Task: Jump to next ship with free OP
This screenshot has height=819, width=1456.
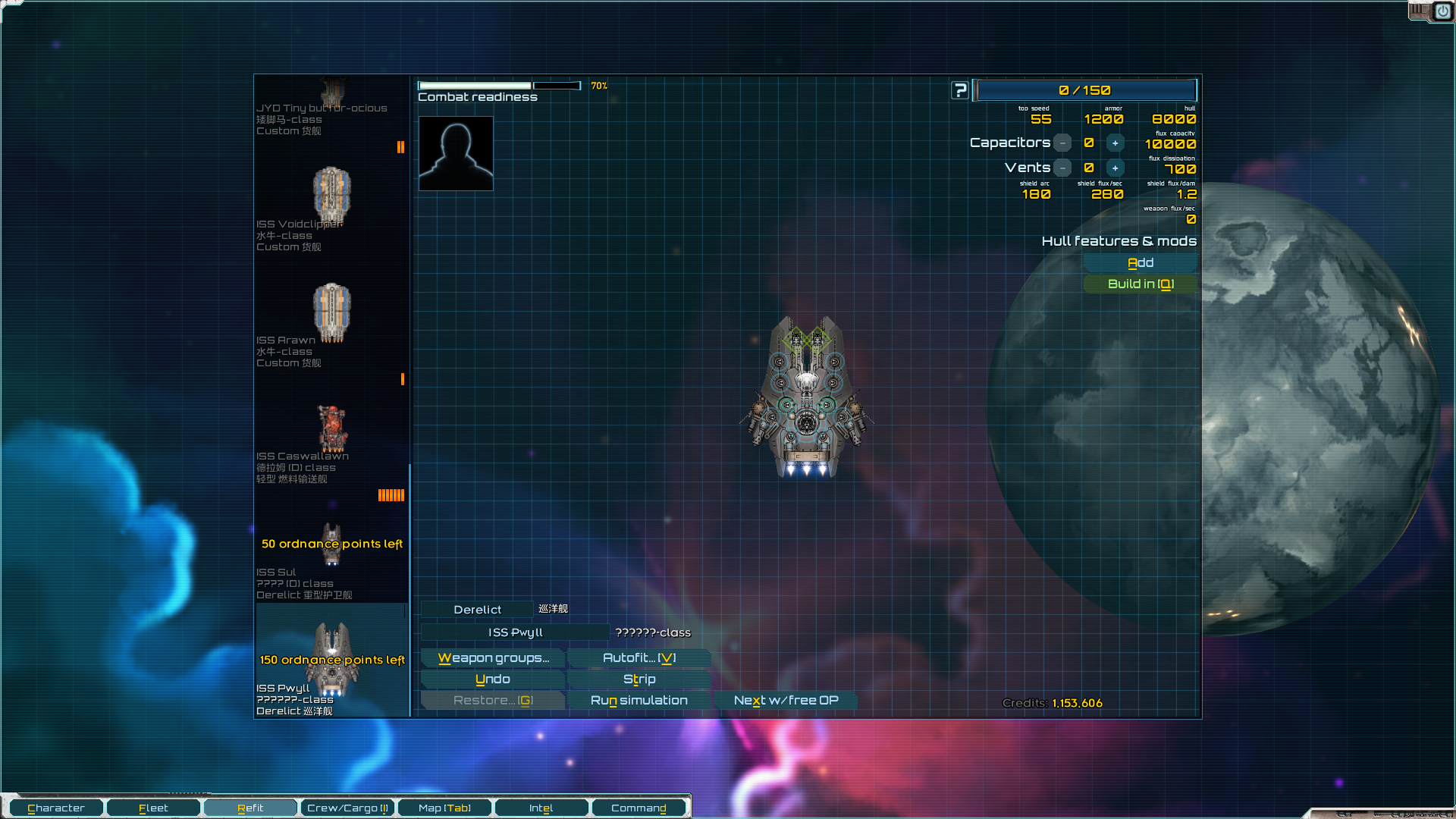Action: pos(786,701)
